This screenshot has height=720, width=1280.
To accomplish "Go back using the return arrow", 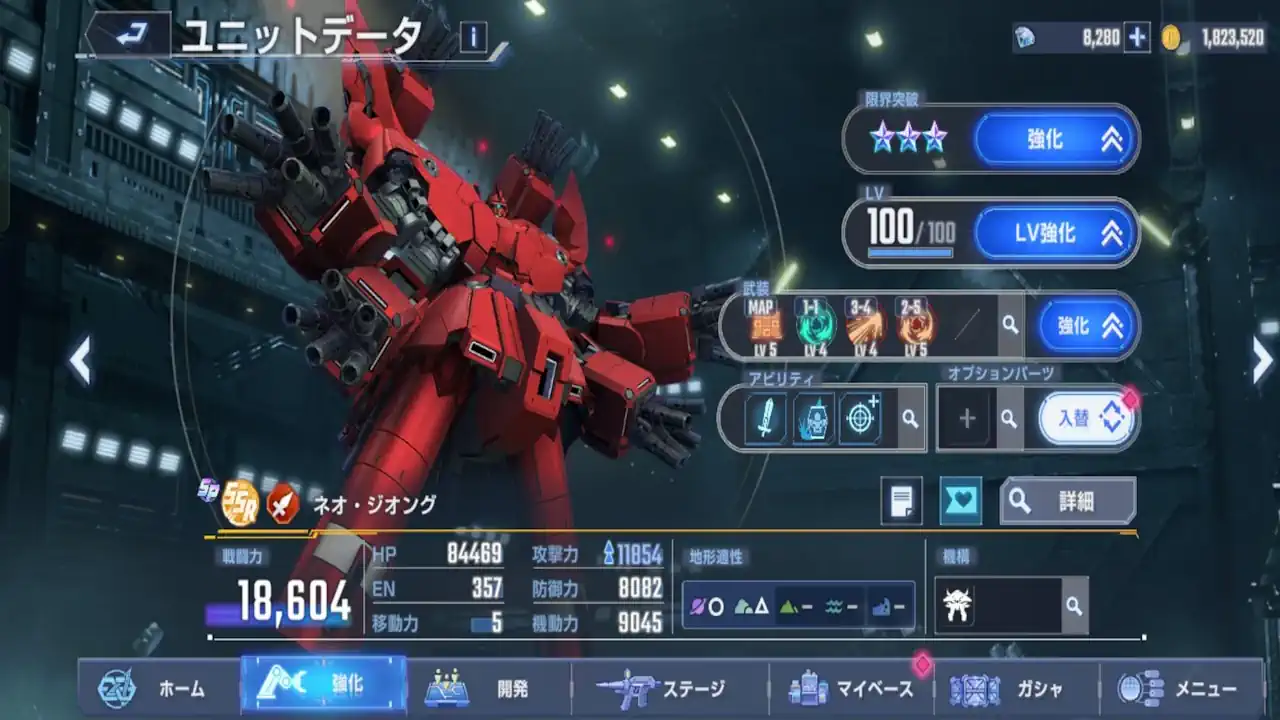I will click(127, 36).
